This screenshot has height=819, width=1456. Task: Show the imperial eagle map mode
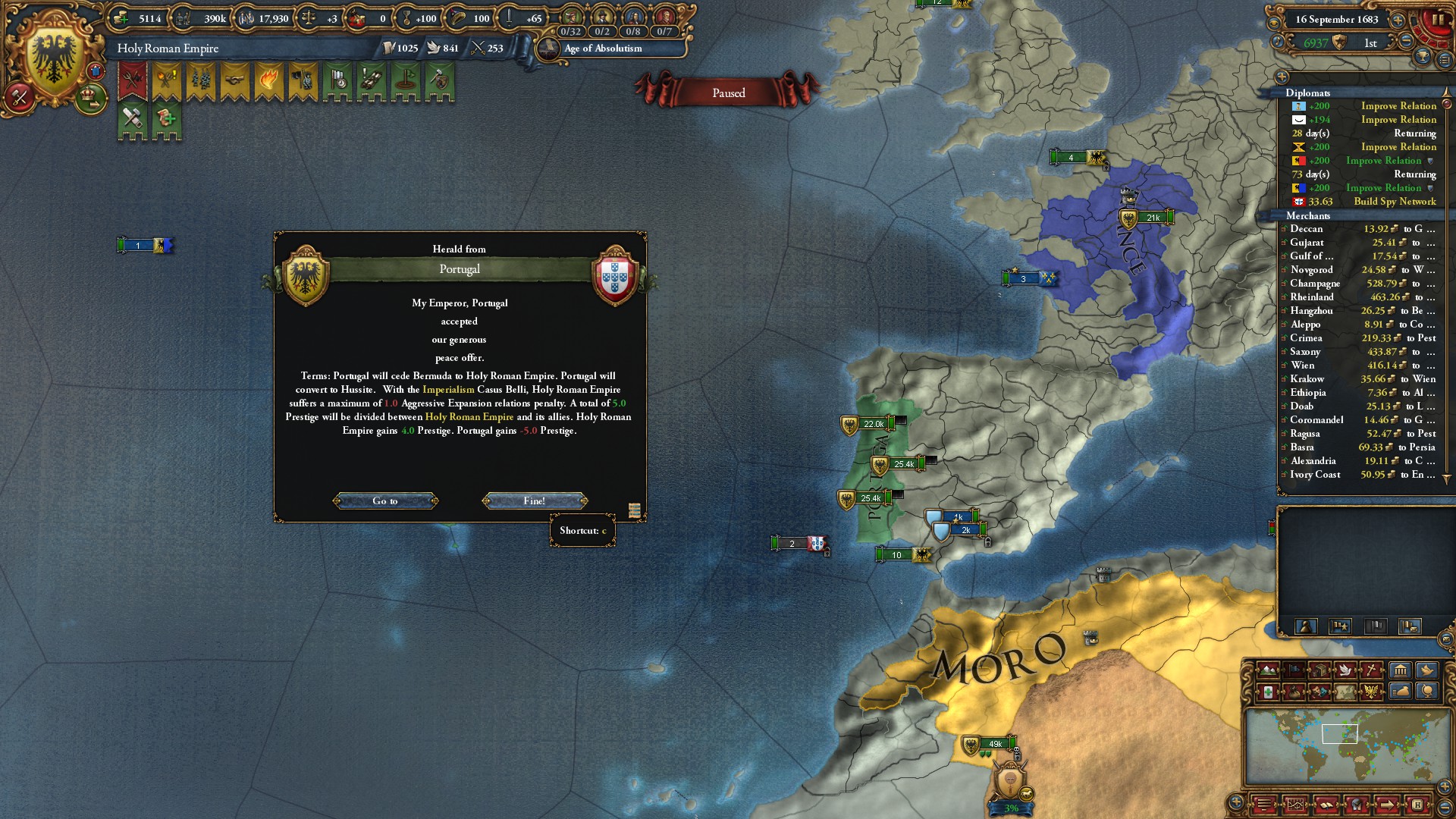[1372, 692]
